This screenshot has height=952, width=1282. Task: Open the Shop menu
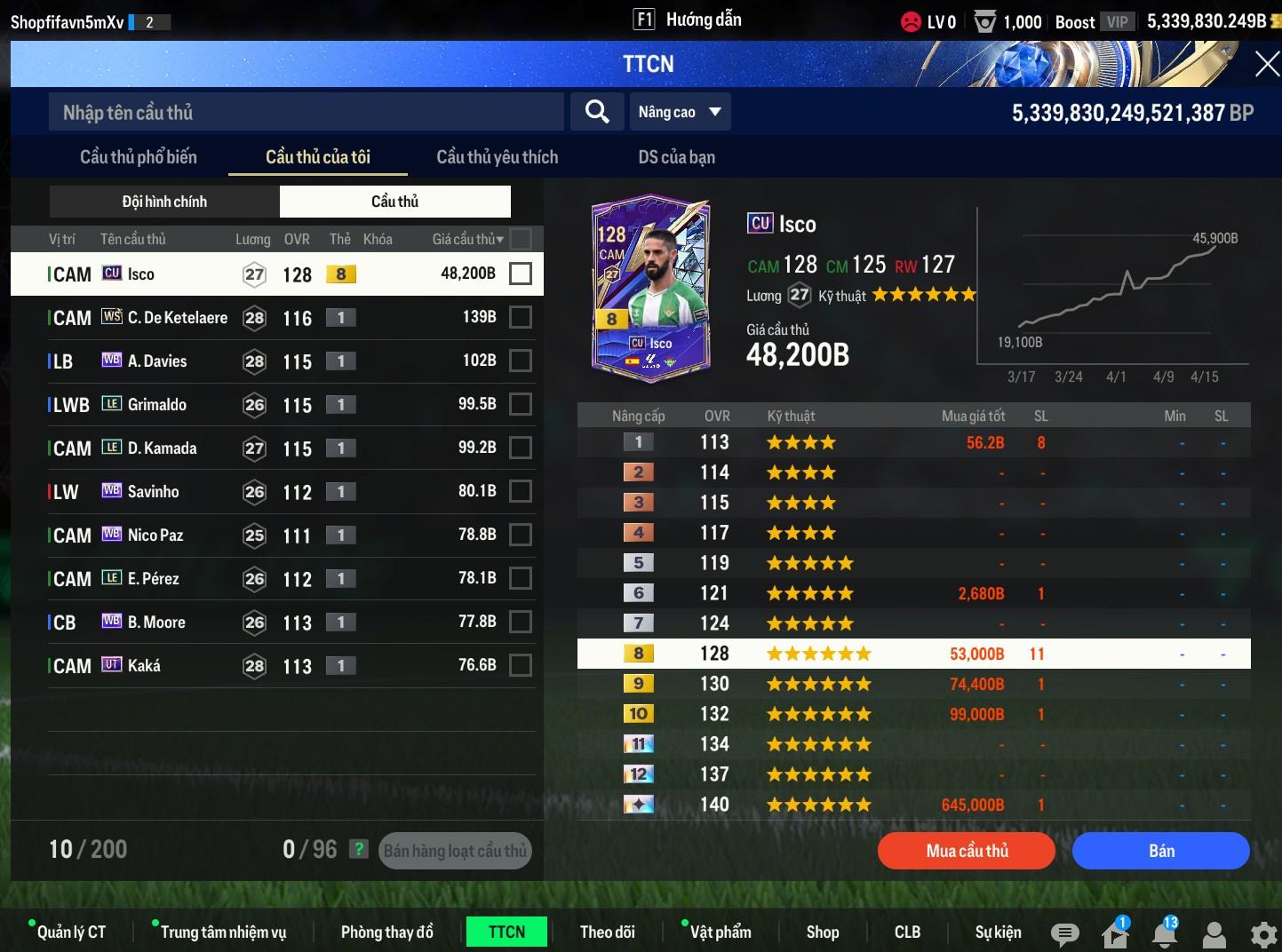point(822,932)
